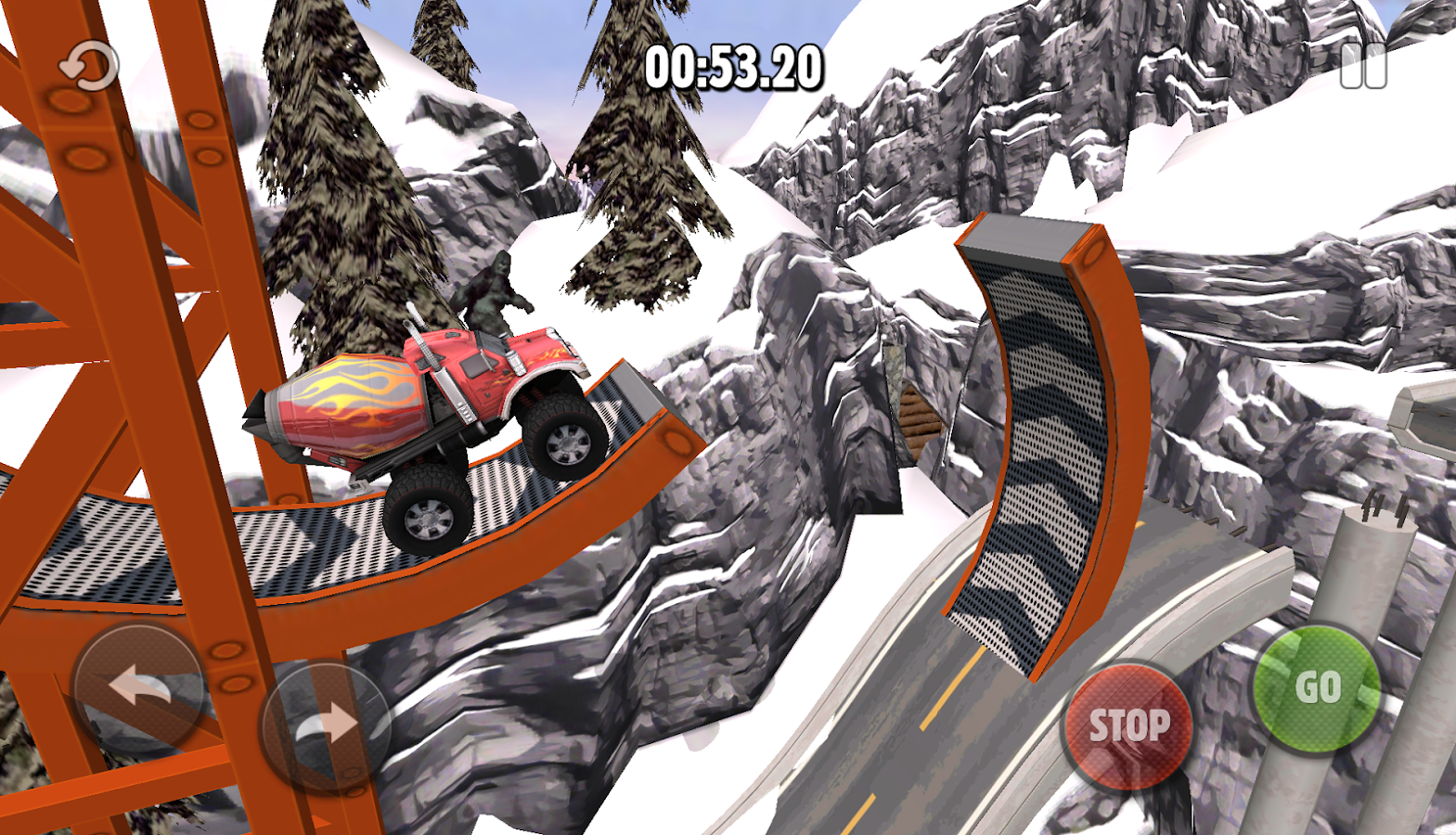Tap the timer showing 00:53.20
The height and width of the screenshot is (835, 1456).
click(732, 65)
